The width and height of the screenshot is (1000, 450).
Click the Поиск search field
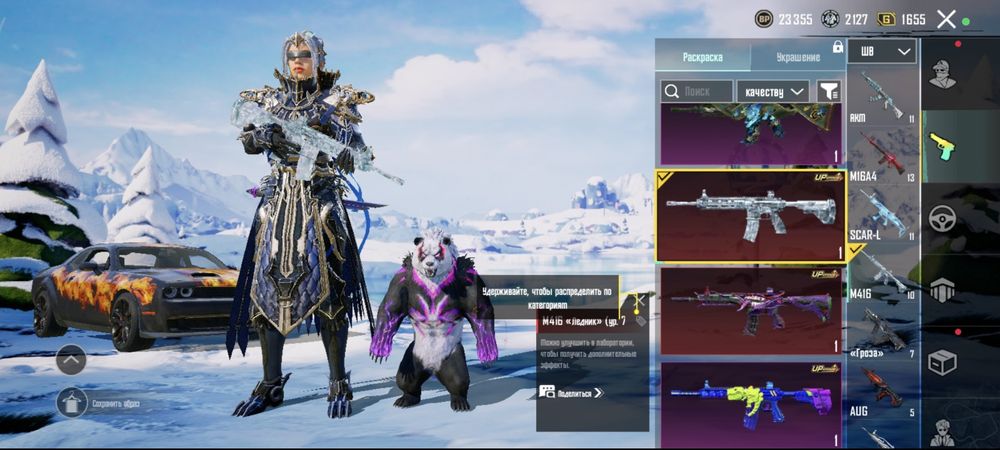coord(697,91)
